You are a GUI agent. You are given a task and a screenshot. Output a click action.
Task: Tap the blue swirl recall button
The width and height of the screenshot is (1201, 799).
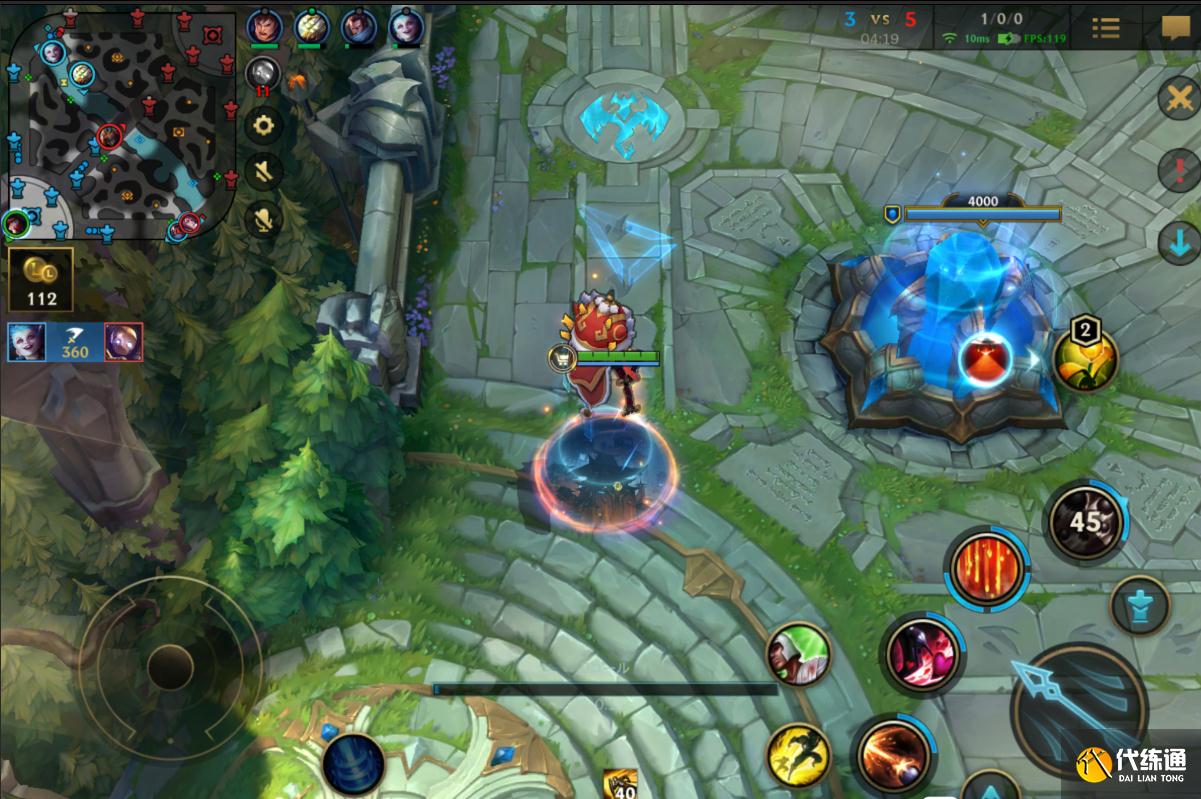pyautogui.click(x=354, y=764)
